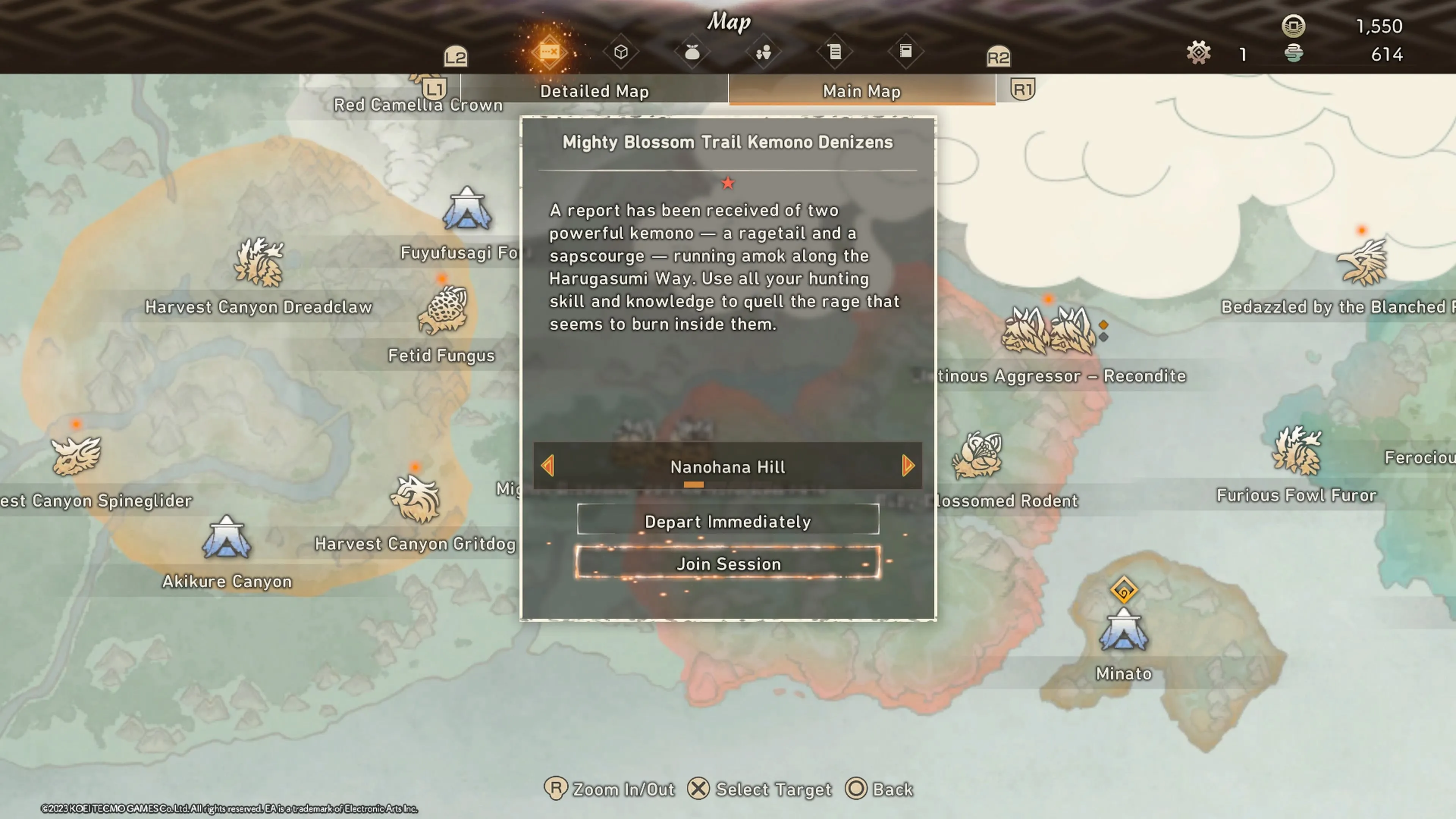Image resolution: width=1456 pixels, height=819 pixels.
Task: Open the book icon menu category
Action: [905, 52]
